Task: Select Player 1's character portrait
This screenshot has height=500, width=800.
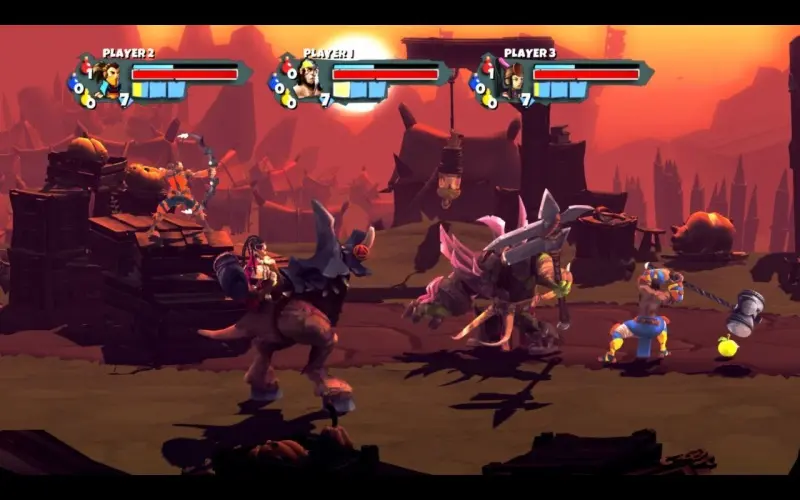Action: click(x=308, y=79)
